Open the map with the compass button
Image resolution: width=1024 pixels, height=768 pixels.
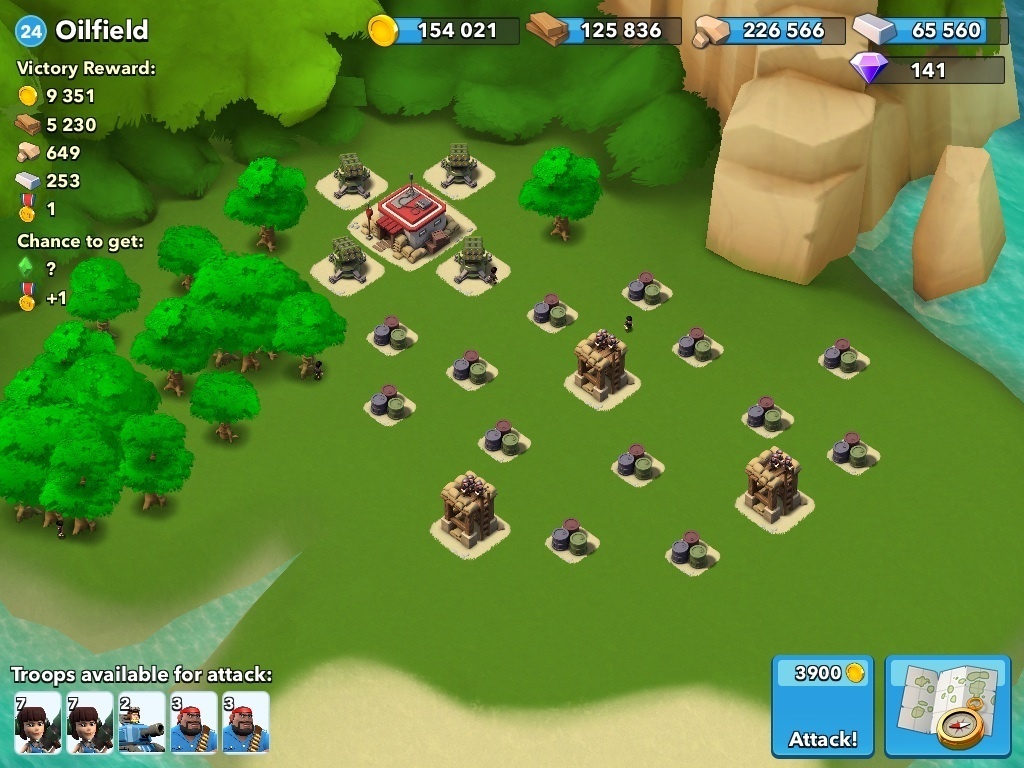coord(947,706)
